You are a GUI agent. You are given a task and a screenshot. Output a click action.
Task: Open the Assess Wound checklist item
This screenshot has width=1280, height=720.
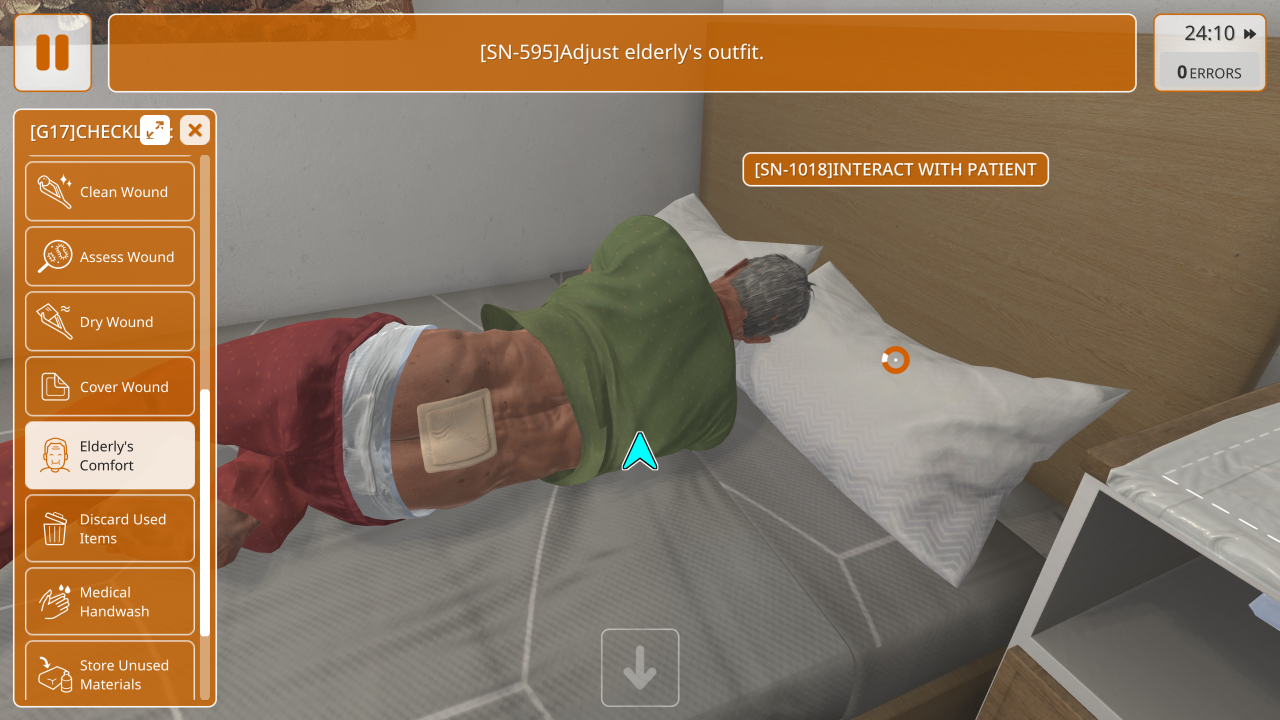[x=110, y=257]
